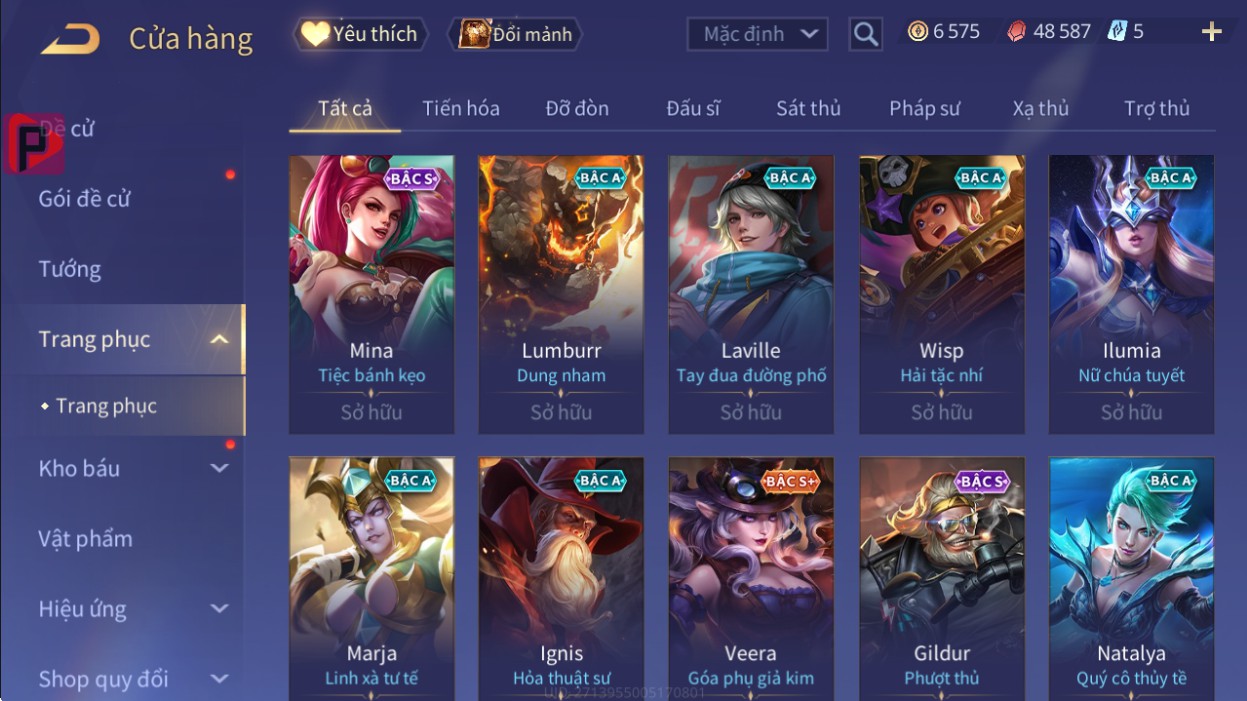Open Gói đề cử in sidebar
Screen dimensions: 1247x701
[85, 198]
